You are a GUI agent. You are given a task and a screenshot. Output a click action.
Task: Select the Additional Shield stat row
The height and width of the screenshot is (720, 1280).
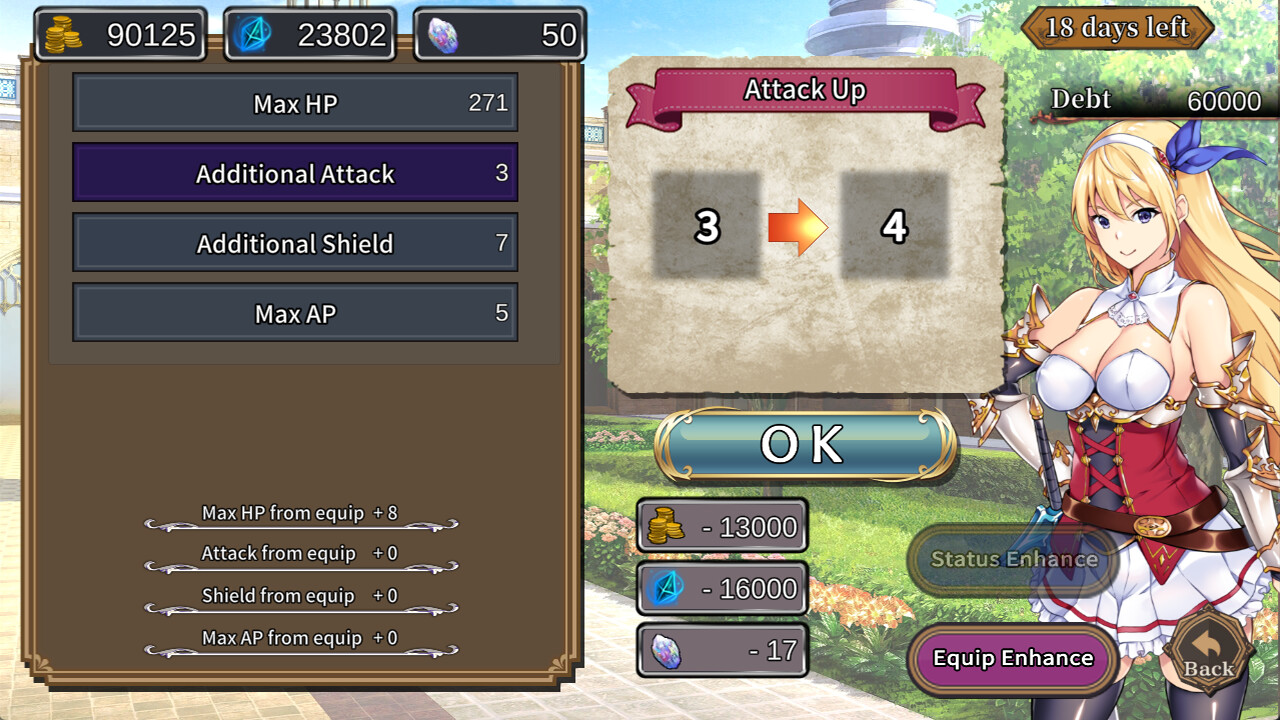(295, 243)
